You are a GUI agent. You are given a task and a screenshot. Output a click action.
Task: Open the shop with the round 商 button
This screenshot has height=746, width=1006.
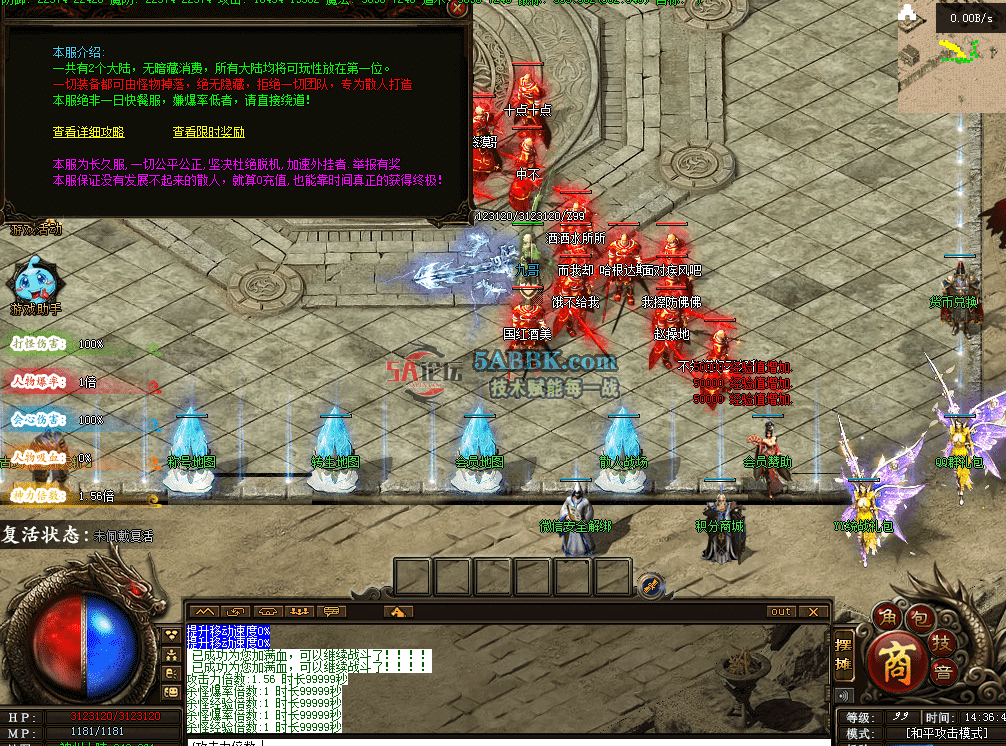coord(897,662)
